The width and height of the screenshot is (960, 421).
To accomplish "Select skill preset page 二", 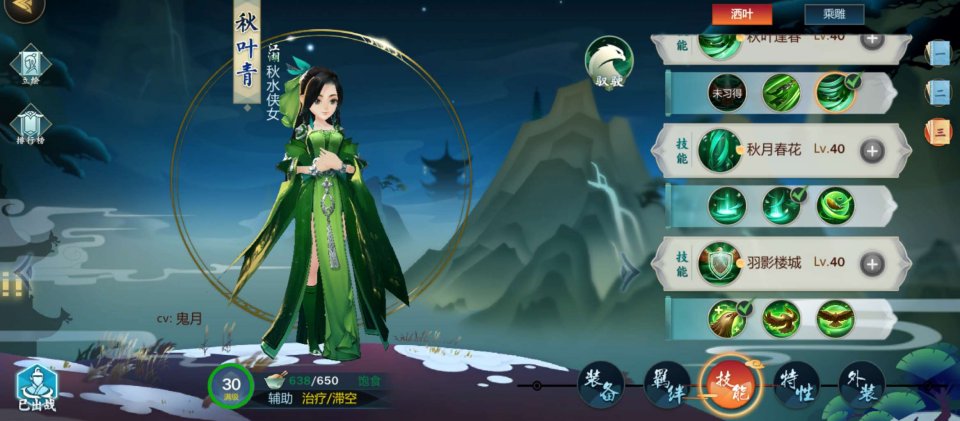I will (938, 92).
